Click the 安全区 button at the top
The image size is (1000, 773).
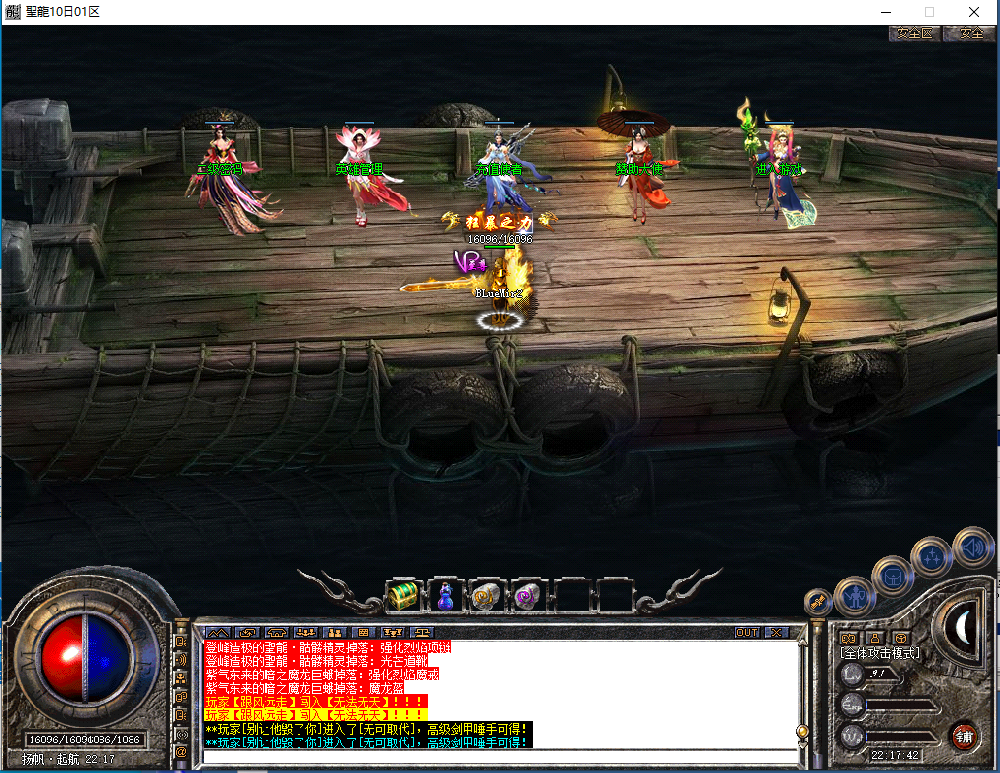click(x=914, y=33)
